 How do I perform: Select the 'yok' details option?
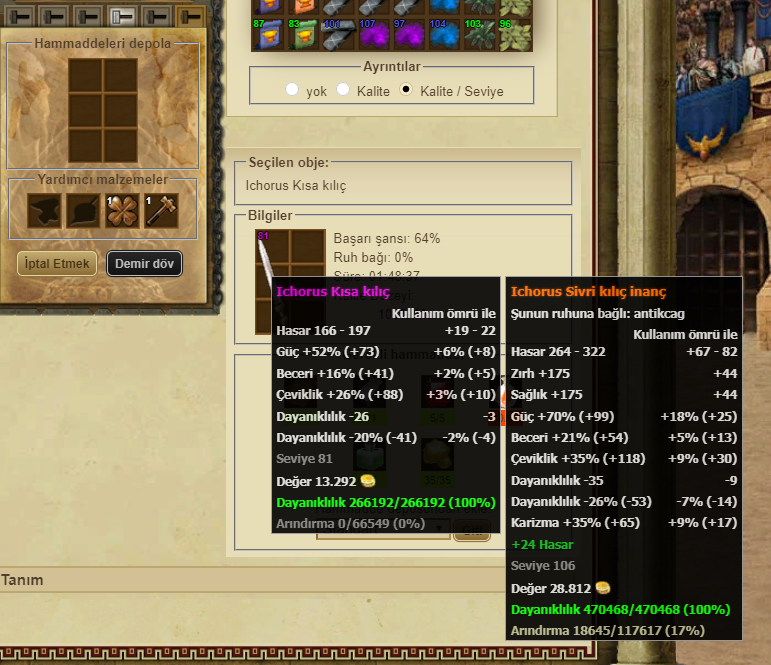292,90
